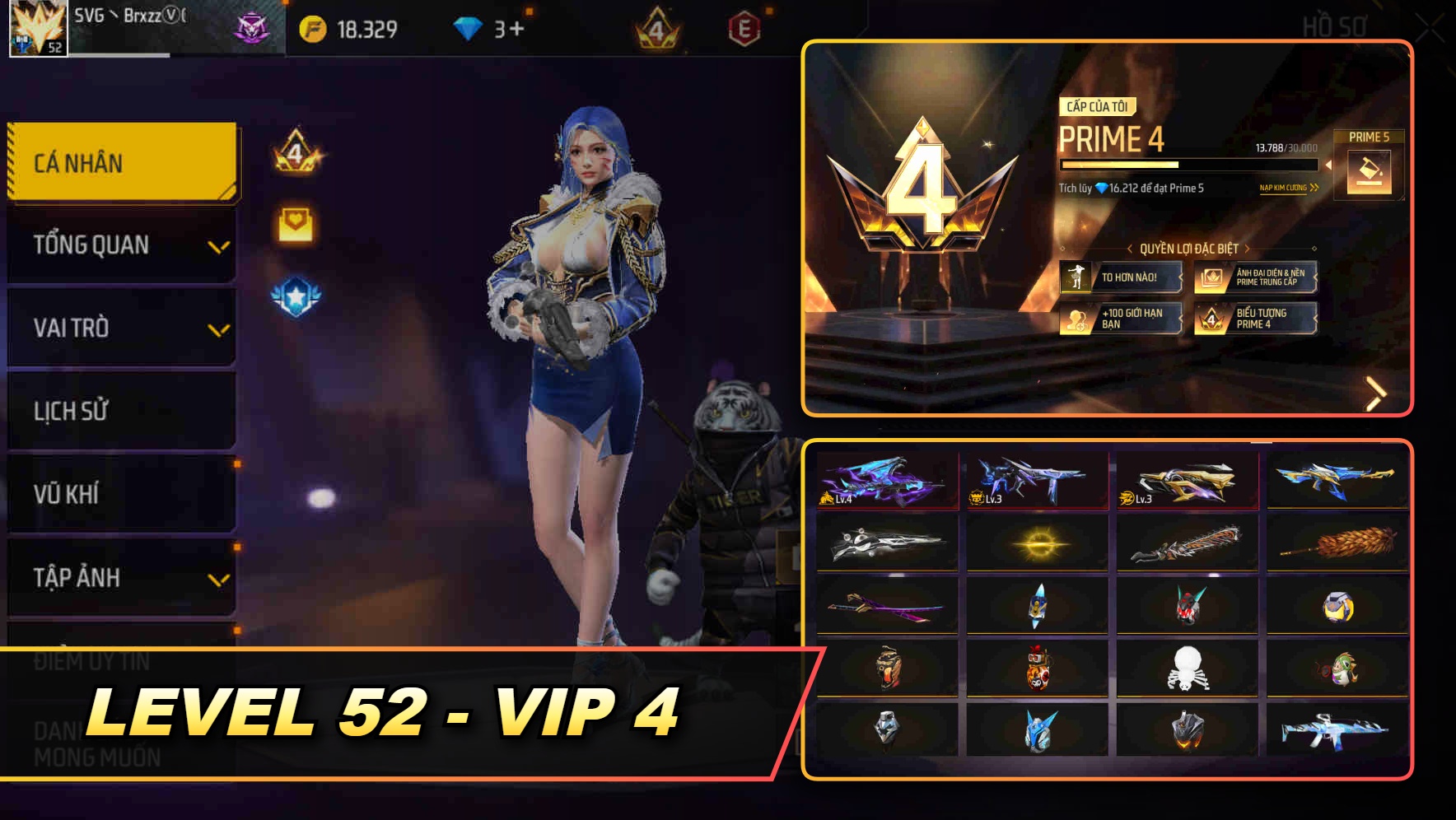The image size is (1456, 820).
Task: Expand the VAI TRÒ section
Action: 121,328
